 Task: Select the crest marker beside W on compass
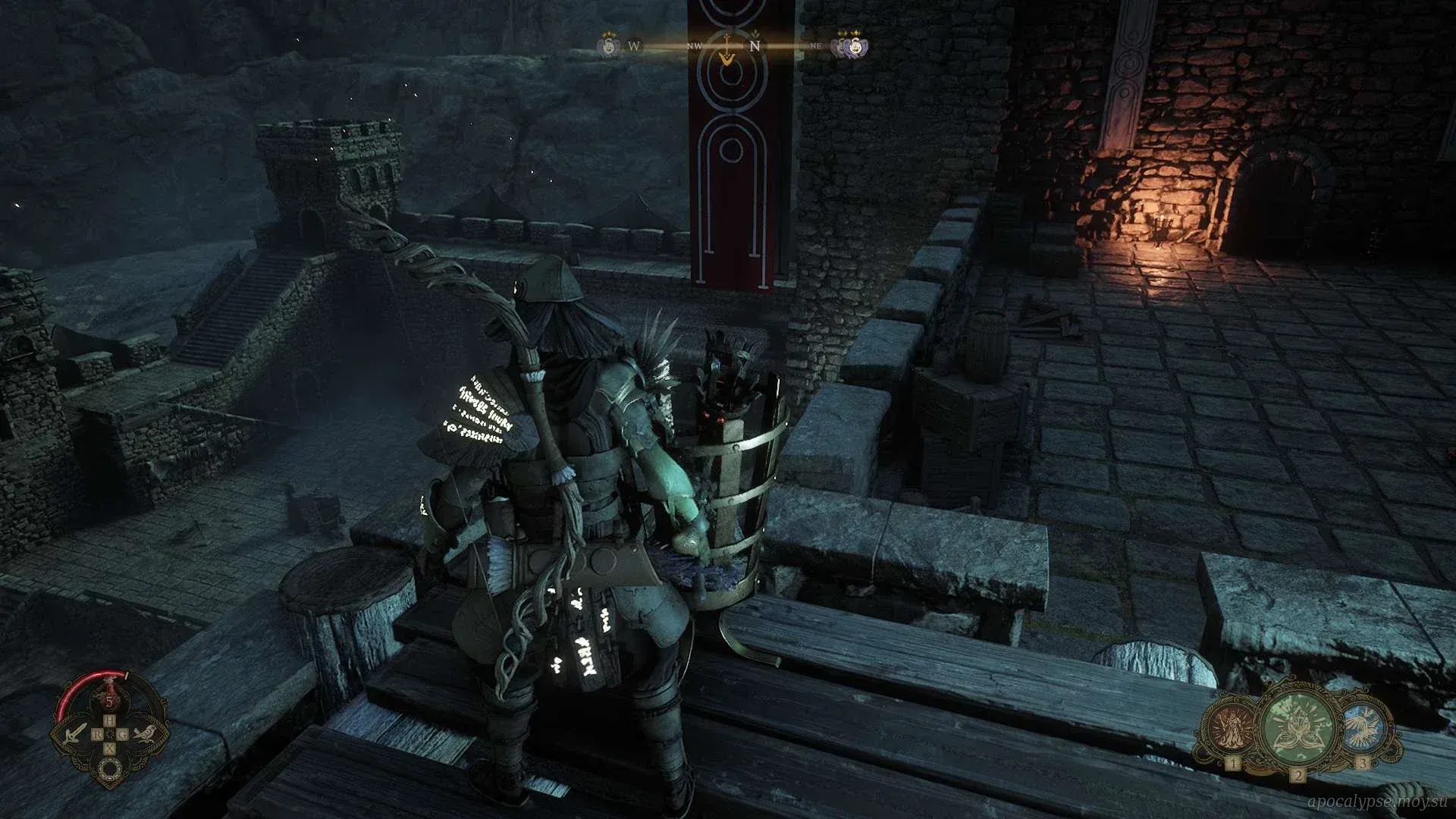pos(607,45)
